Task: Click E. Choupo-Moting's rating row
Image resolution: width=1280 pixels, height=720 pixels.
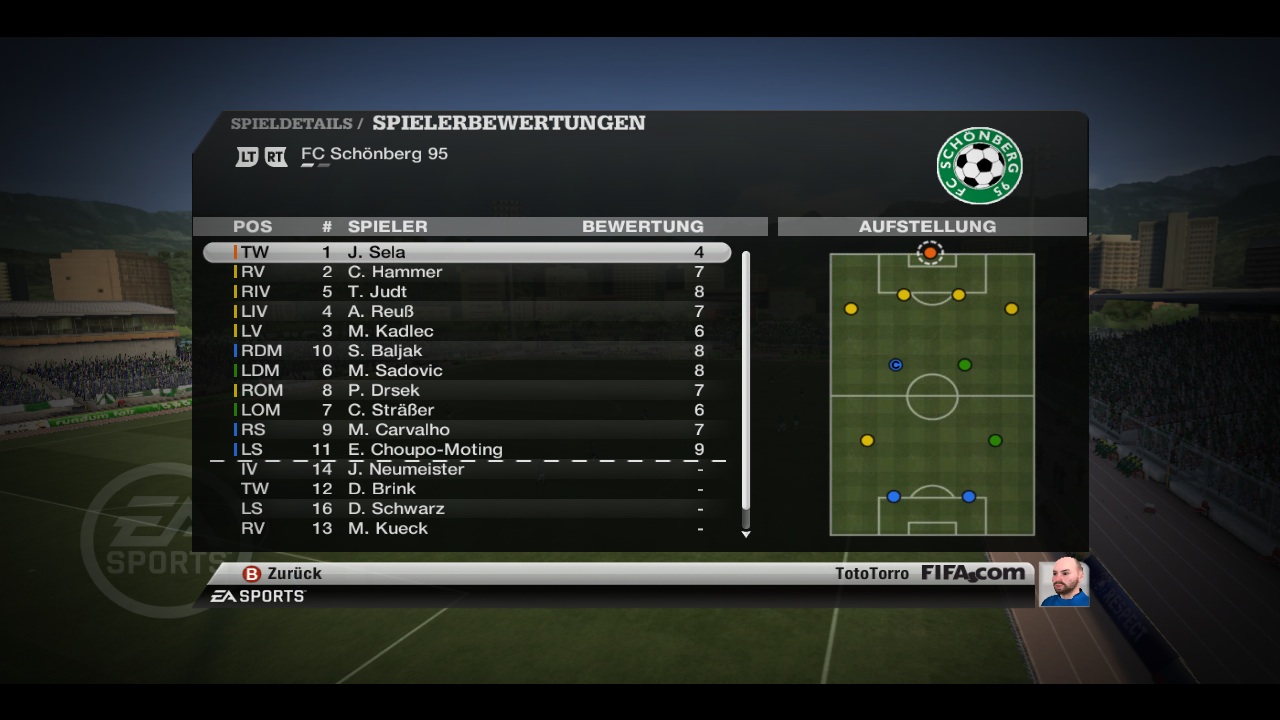Action: tap(466, 449)
